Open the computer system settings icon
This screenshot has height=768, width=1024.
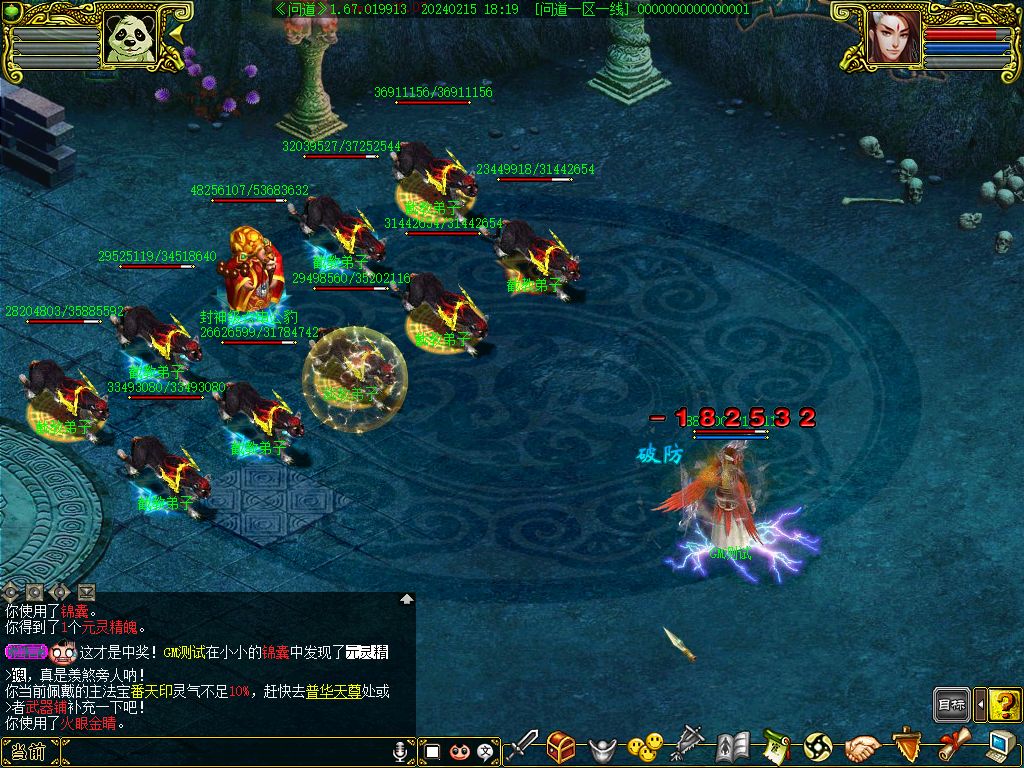(998, 746)
